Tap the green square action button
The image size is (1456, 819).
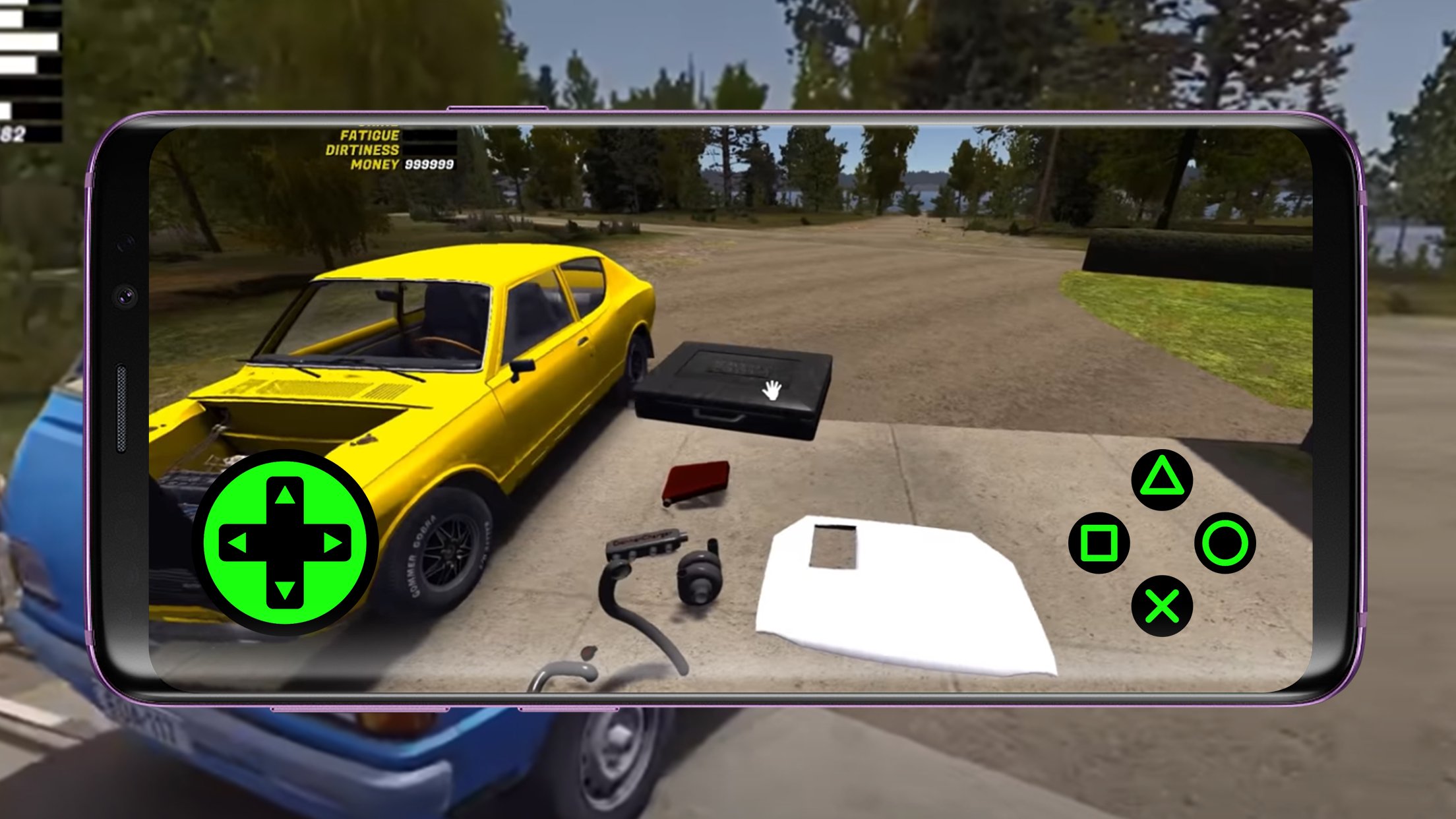[x=1099, y=543]
